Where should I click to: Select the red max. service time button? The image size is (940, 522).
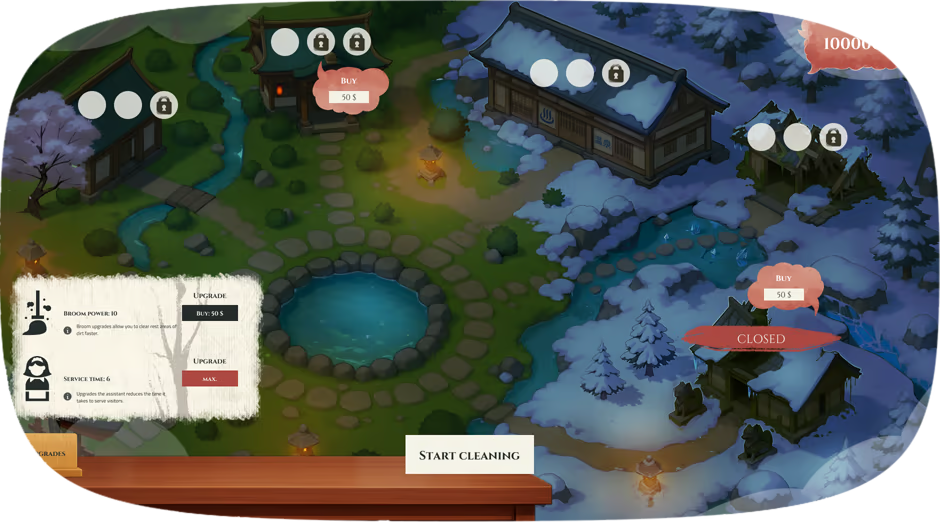210,378
